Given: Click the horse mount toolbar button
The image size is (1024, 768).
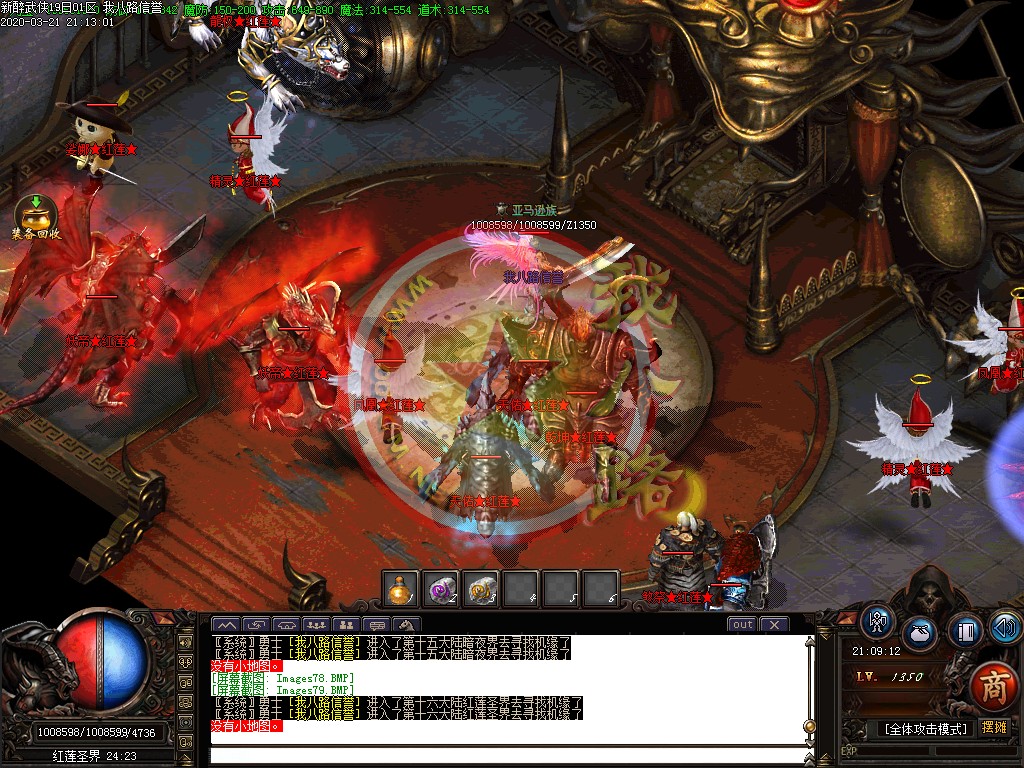Looking at the screenshot, I should click(x=407, y=626).
